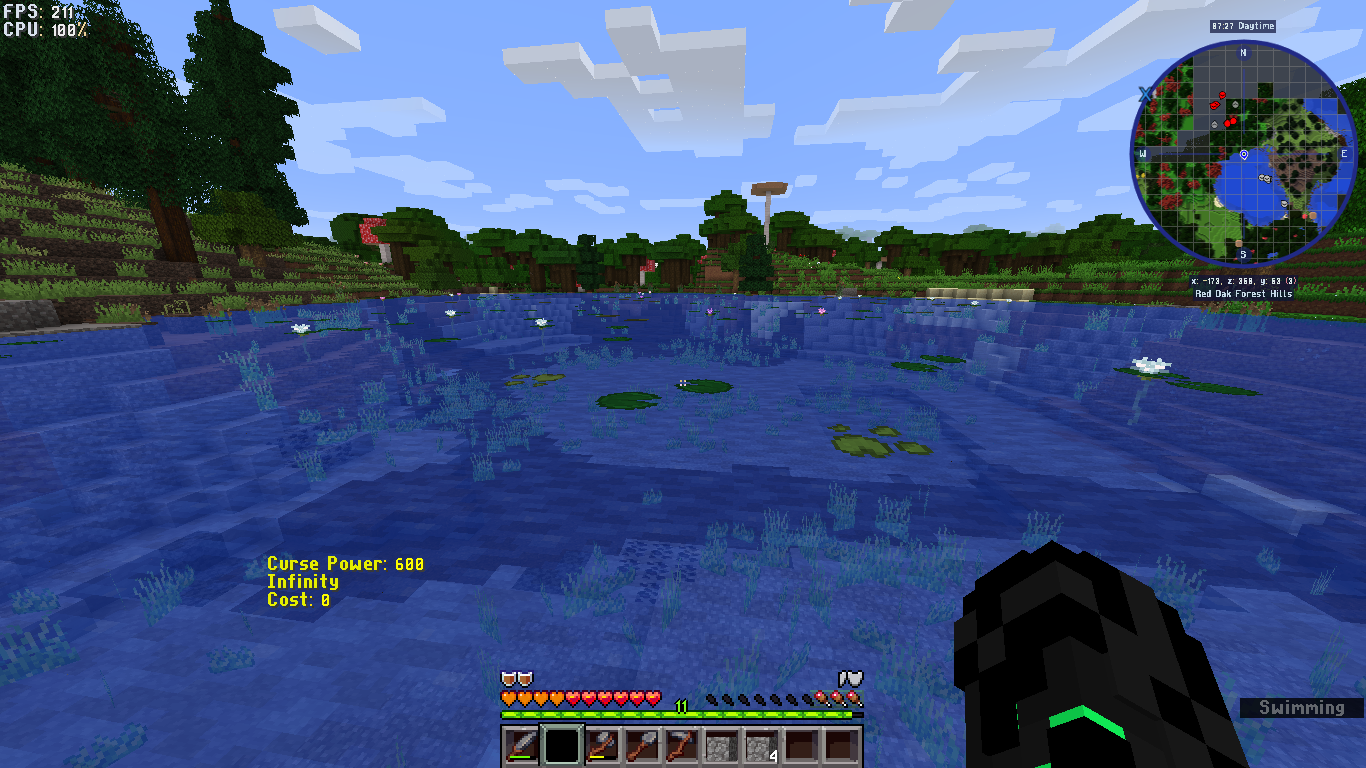Click the rightmost red heart in the health bar
The width and height of the screenshot is (1366, 768).
click(654, 697)
